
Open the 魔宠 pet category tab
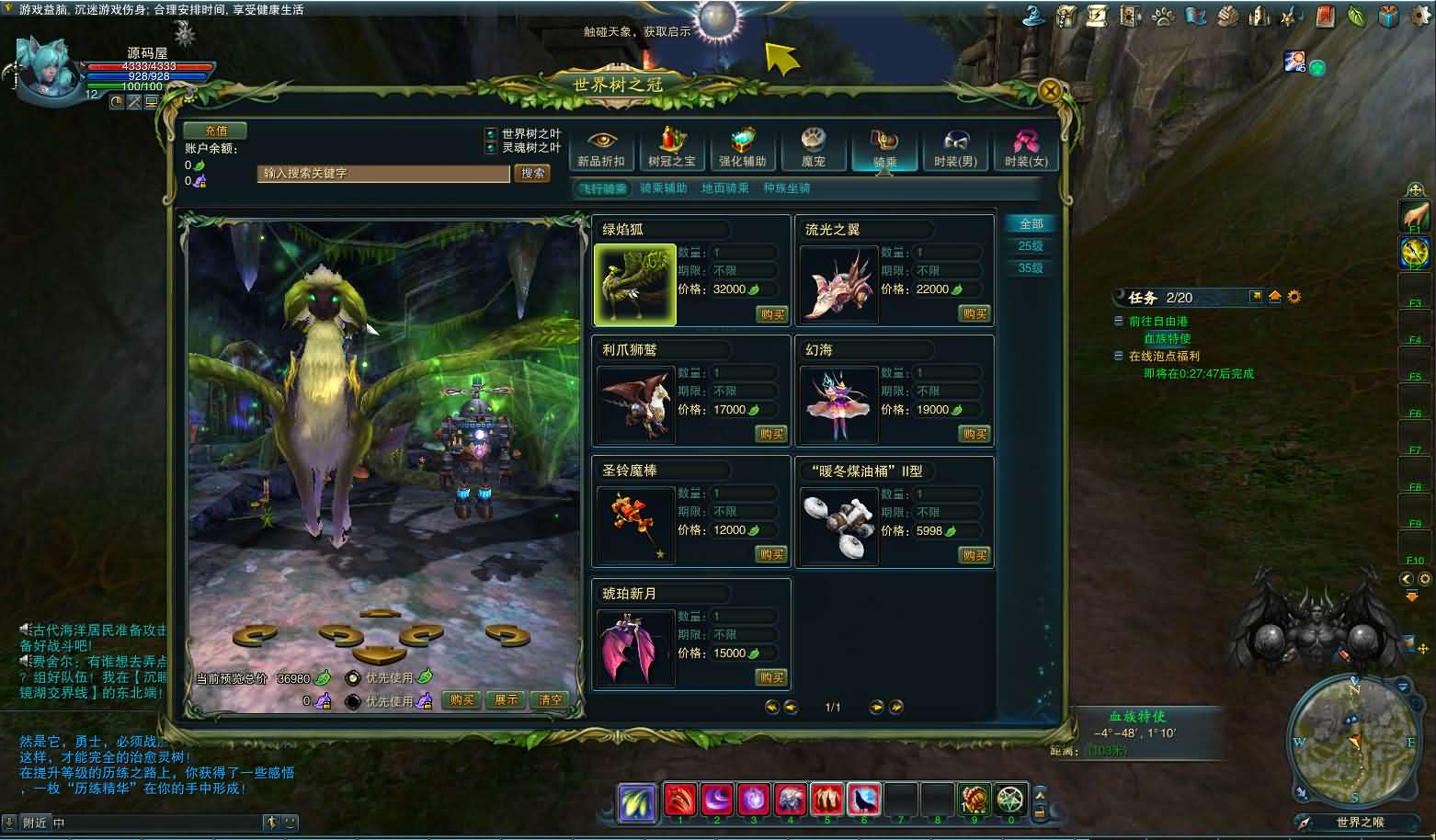pos(814,149)
